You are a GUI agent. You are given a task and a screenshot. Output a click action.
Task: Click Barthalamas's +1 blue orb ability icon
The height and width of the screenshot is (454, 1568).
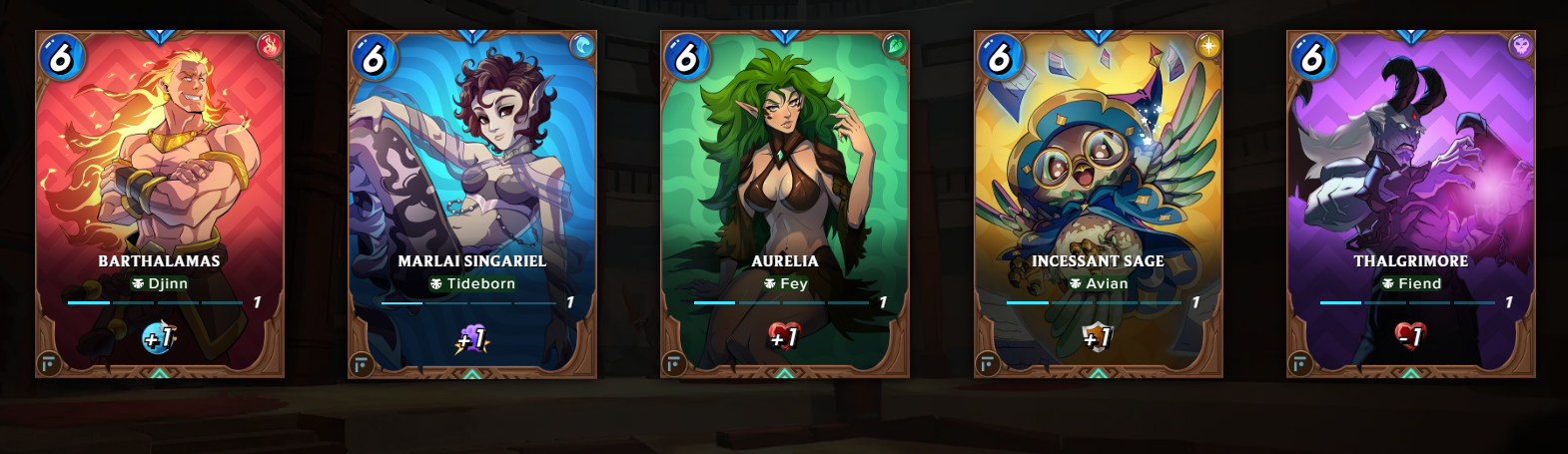point(159,338)
